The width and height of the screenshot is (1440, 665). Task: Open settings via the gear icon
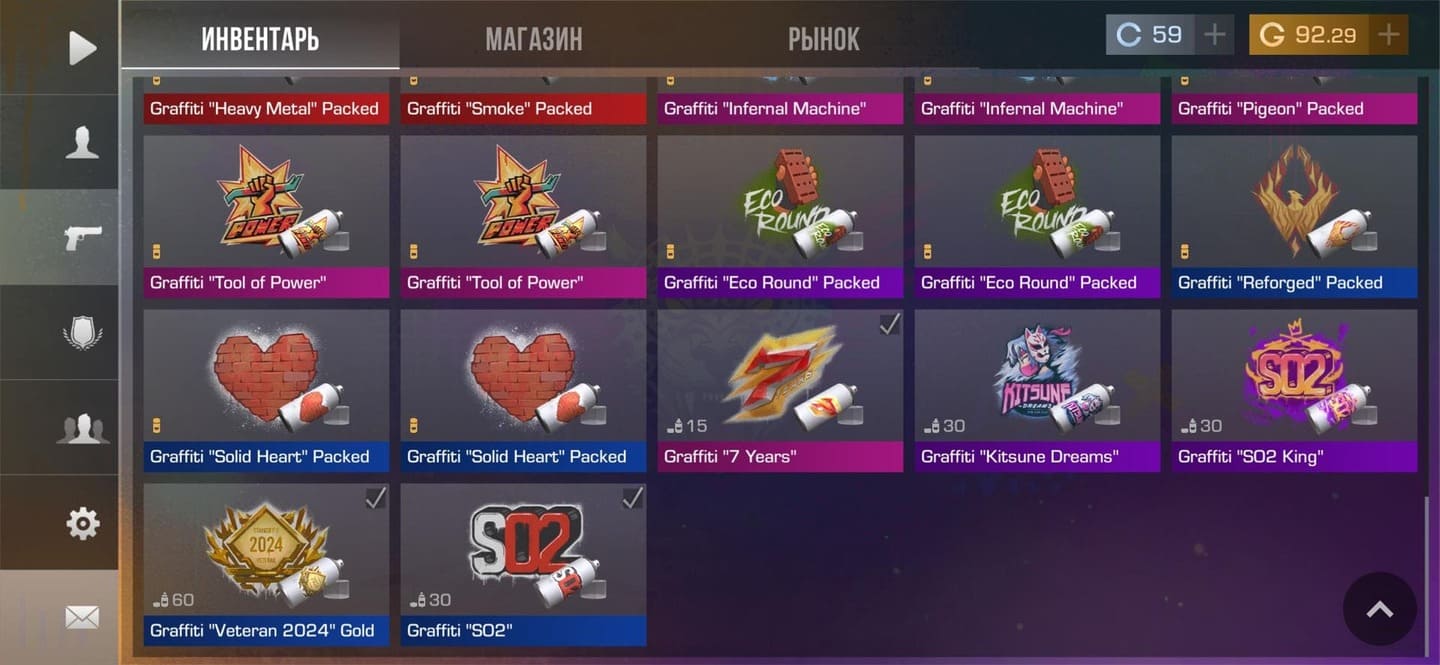tap(82, 523)
